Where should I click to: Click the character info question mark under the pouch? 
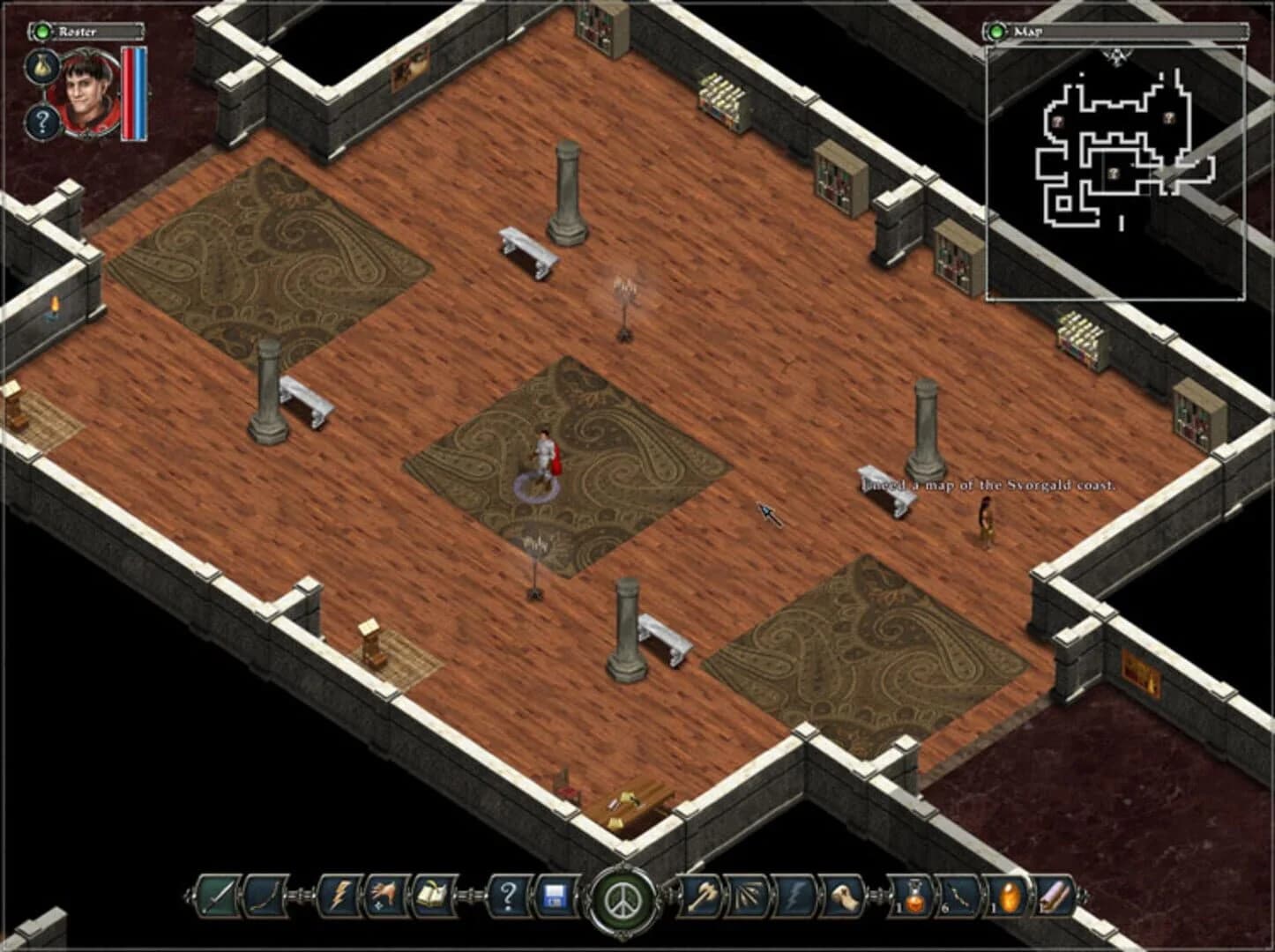click(41, 122)
